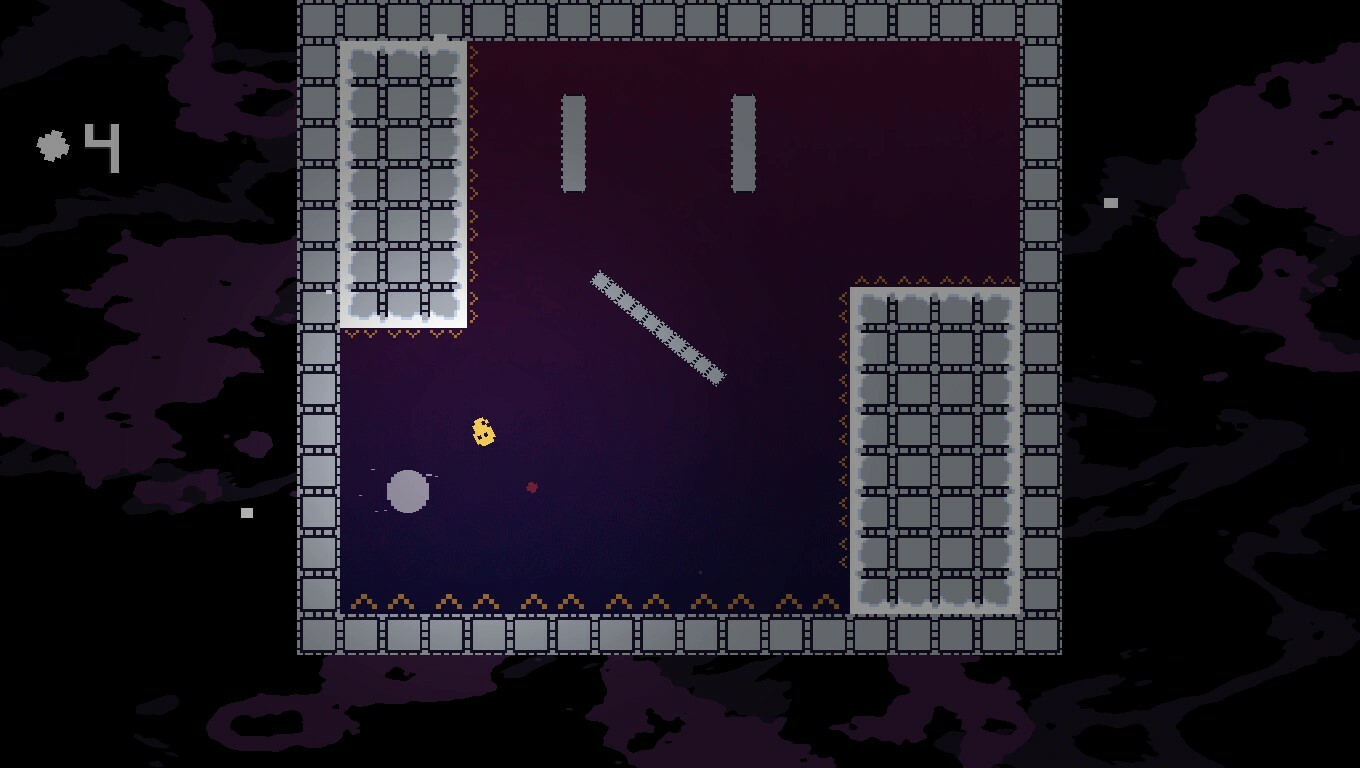Viewport: 1360px width, 768px height.
Task: Select the upper-left block structure inside the room
Action: click(400, 180)
